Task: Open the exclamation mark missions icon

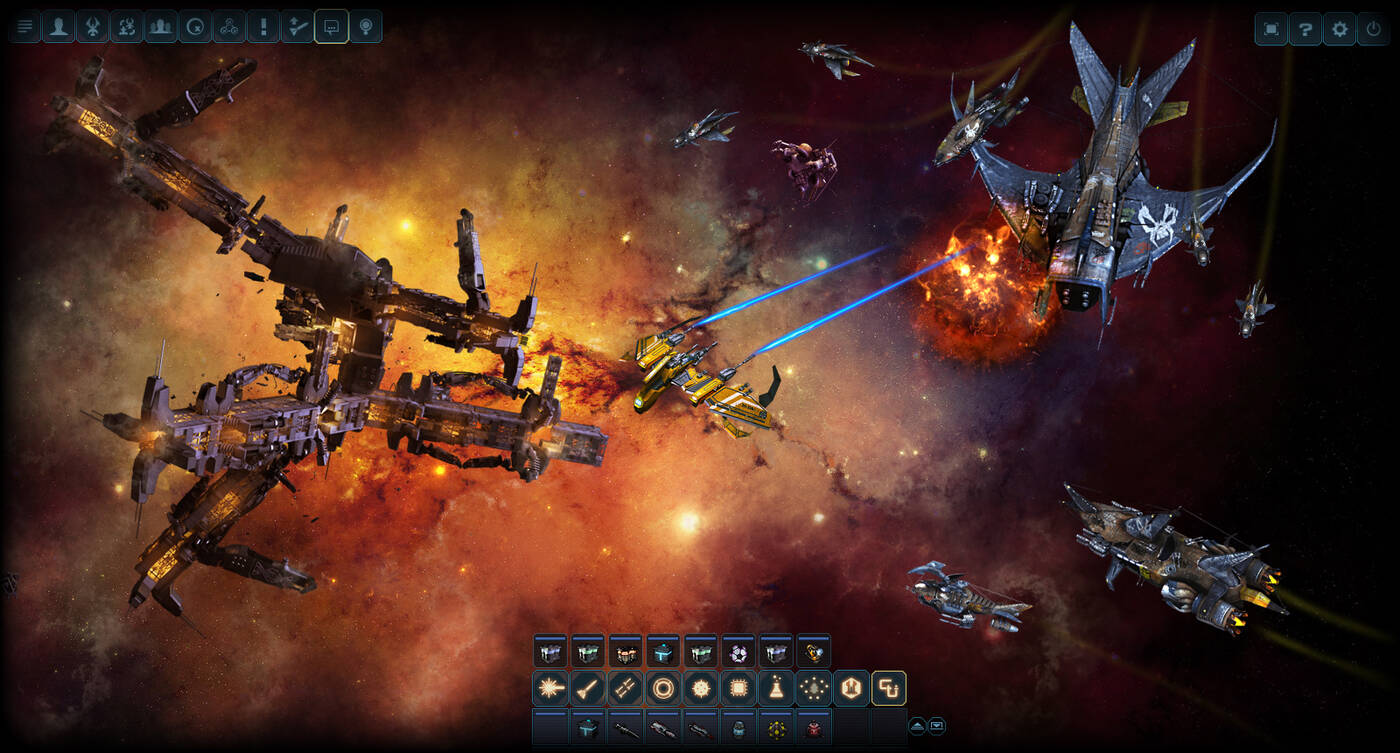Action: point(263,27)
